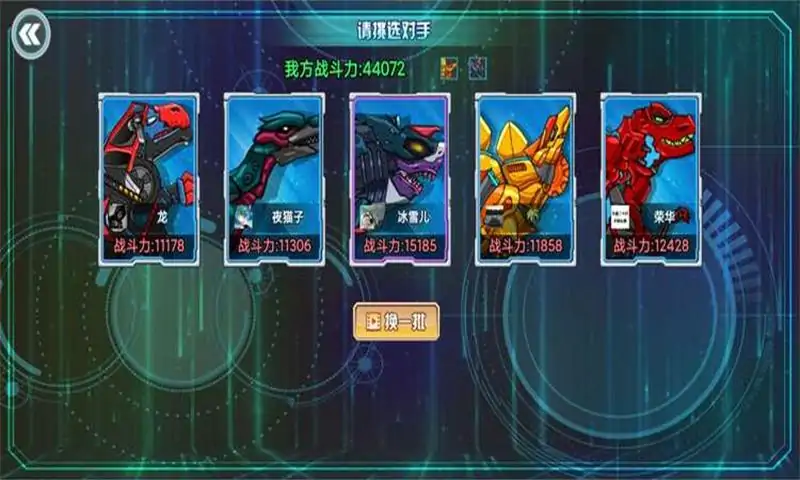
Task: Go back with the double-arrow button
Action: (x=30, y=36)
